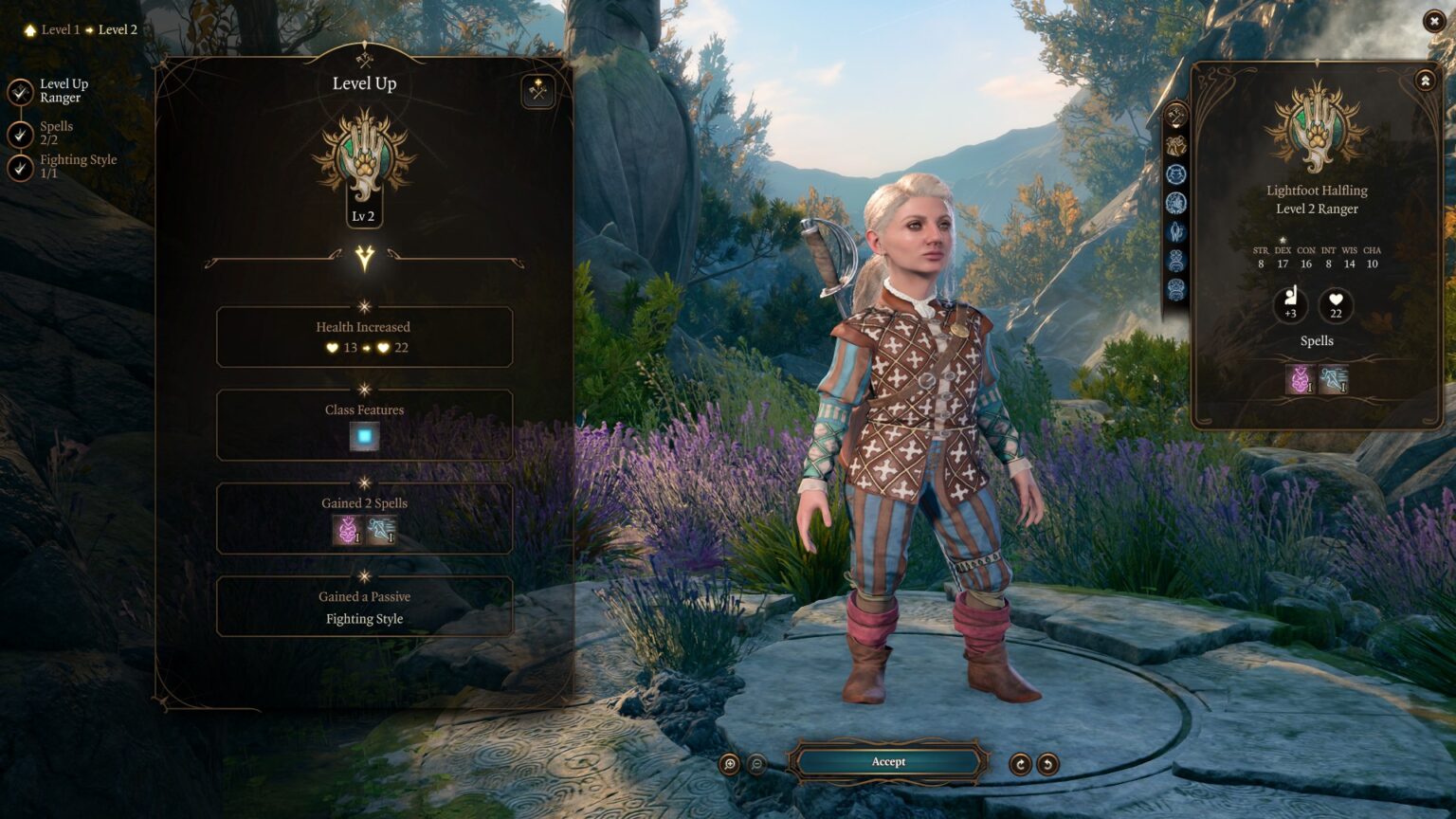
Task: Rotate character counter-clockwise
Action: pyautogui.click(x=1047, y=764)
